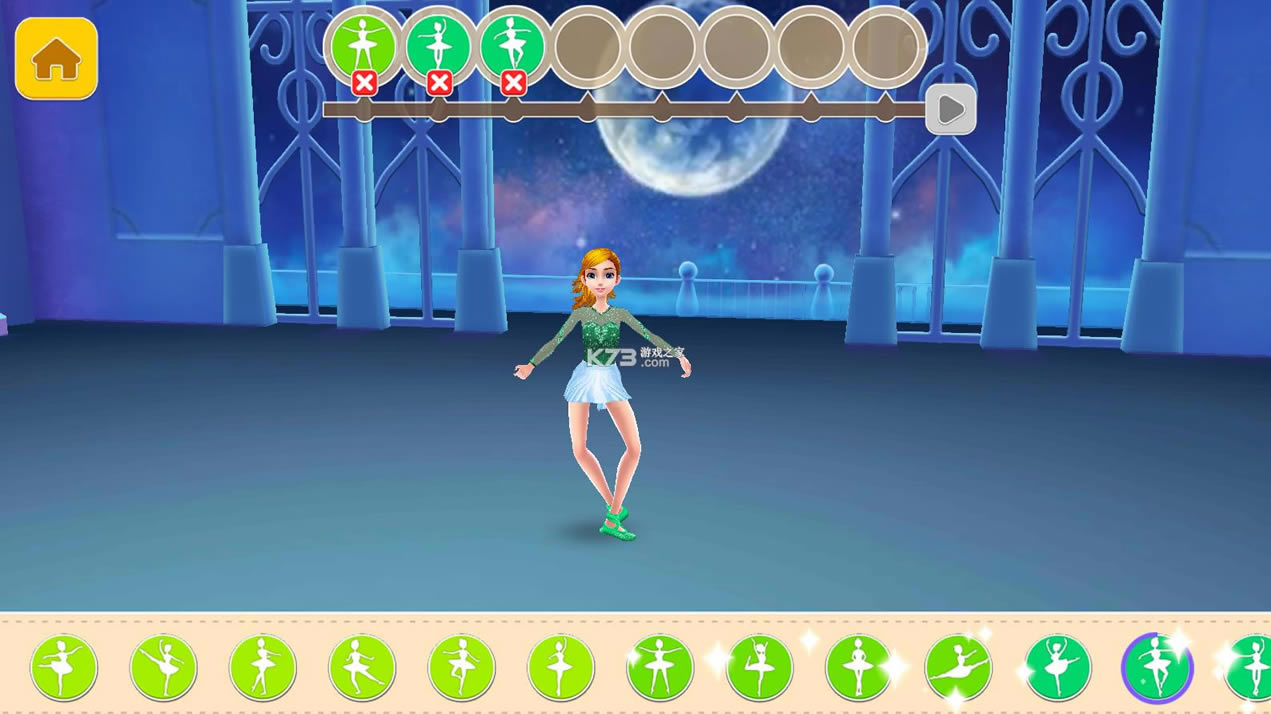Viewport: 1271px width, 714px height.
Task: Remove the third sequence move
Action: pos(513,83)
